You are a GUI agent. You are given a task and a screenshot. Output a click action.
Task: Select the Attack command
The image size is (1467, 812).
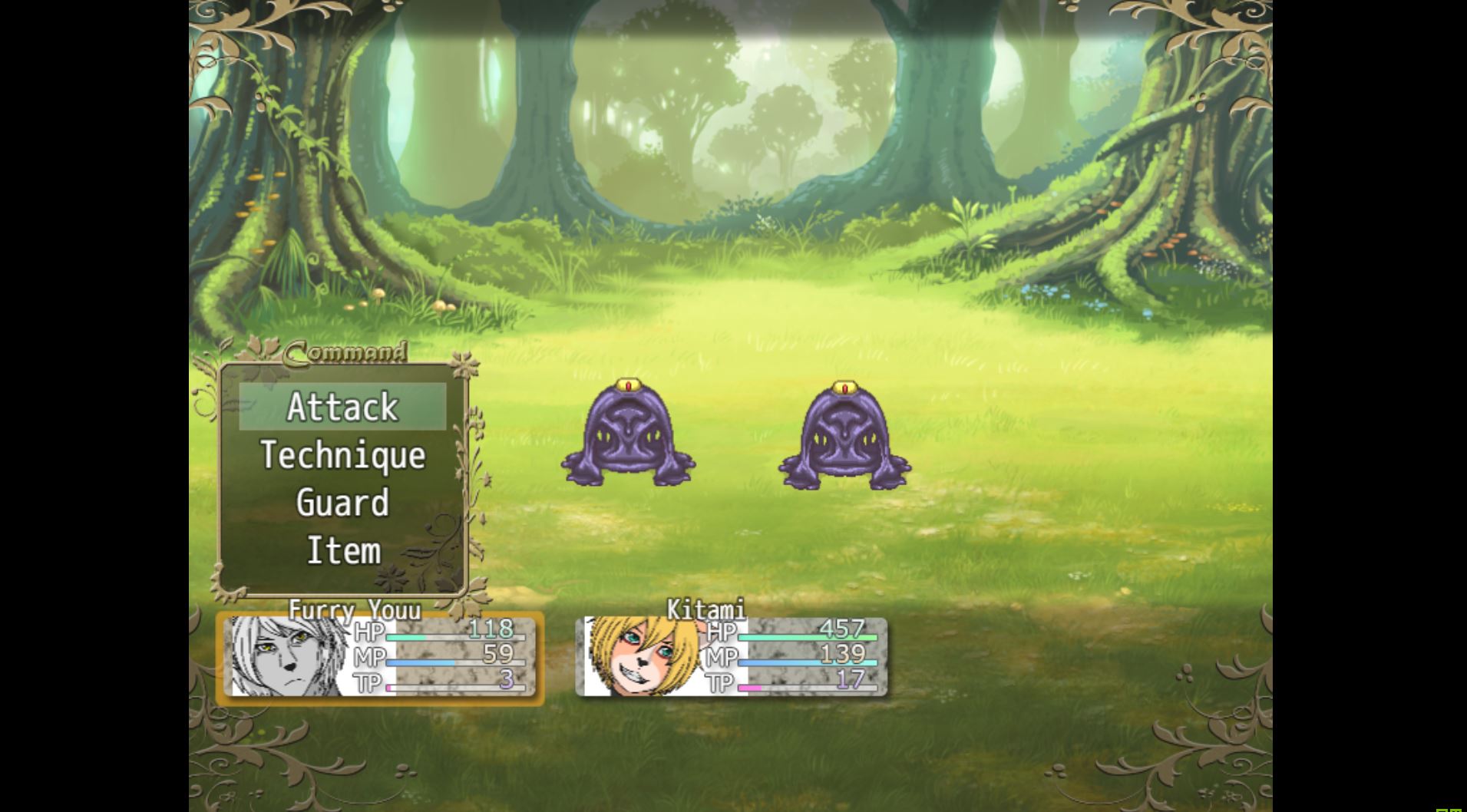[342, 407]
